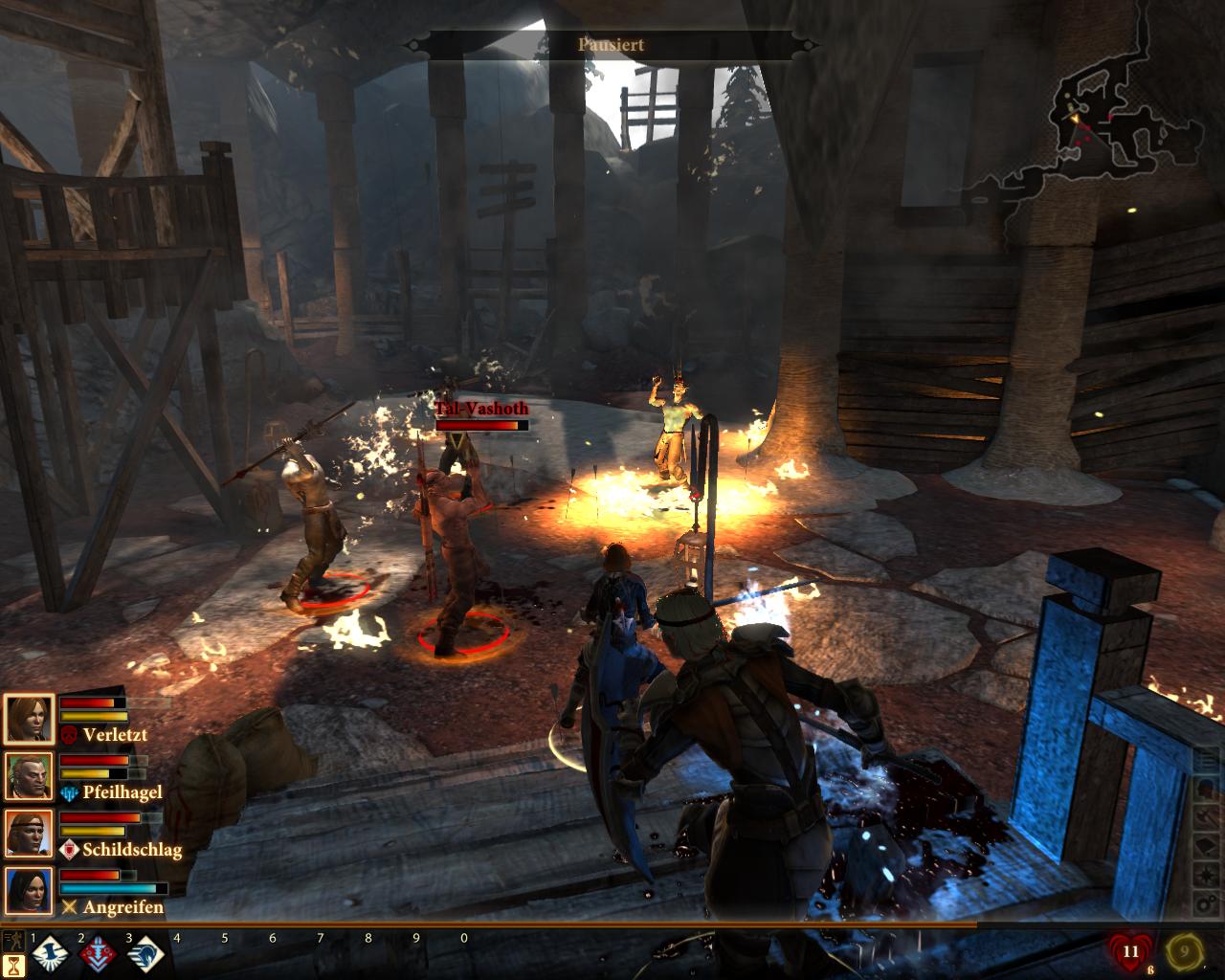Open the gears options menu icon
This screenshot has width=1225, height=980.
(1207, 904)
